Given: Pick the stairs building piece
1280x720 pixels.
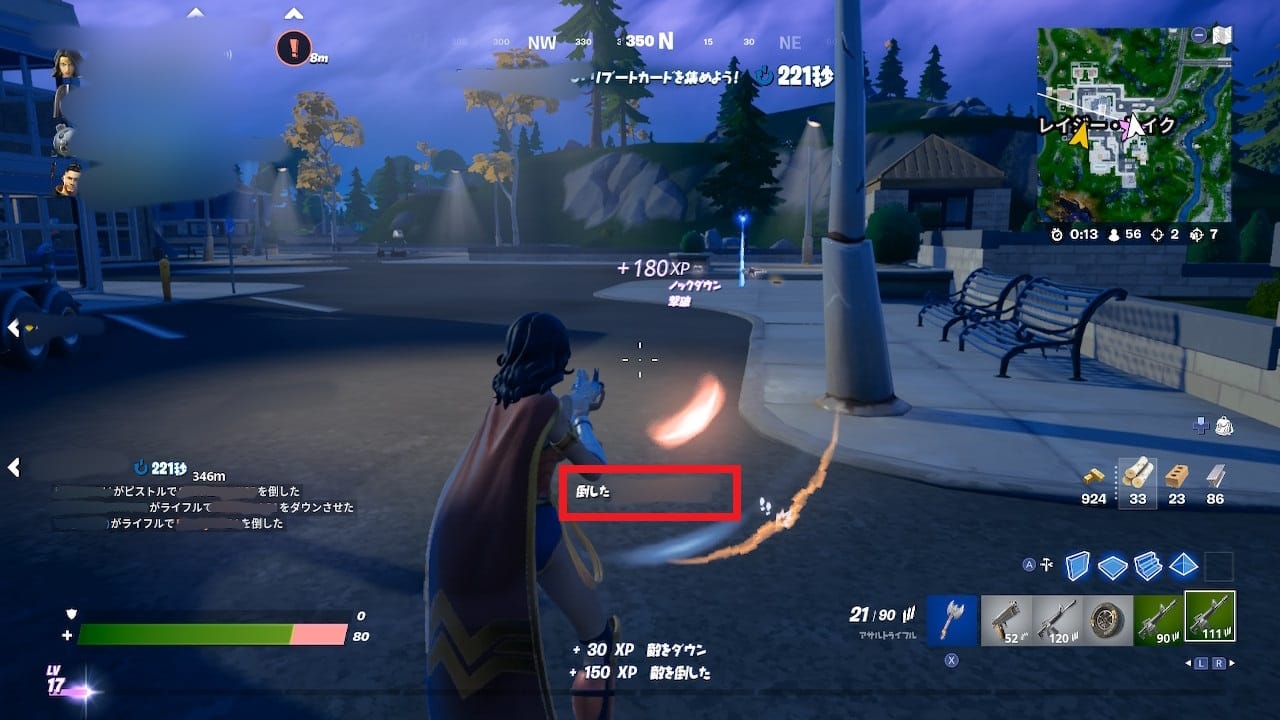Looking at the screenshot, I should [1148, 566].
